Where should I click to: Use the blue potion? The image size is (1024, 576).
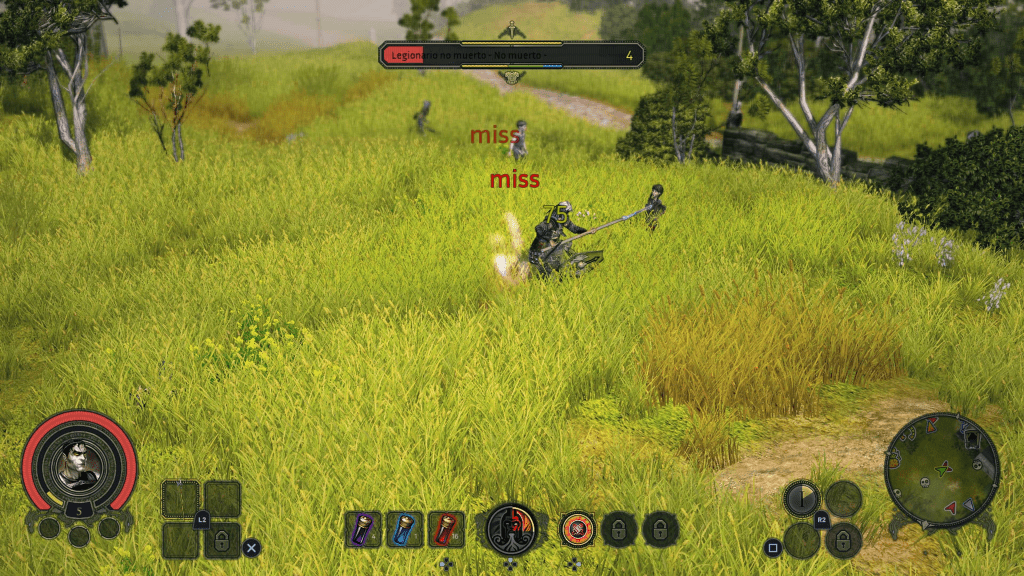pos(404,528)
